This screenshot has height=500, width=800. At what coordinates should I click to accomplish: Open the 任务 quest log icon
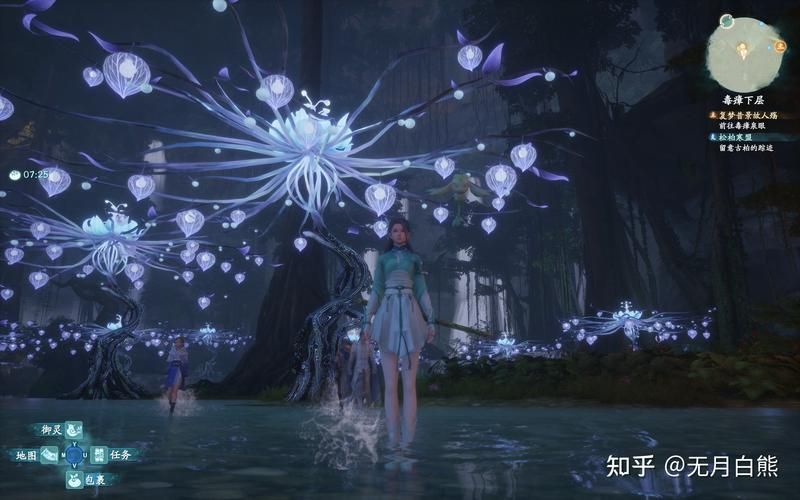[x=97, y=455]
